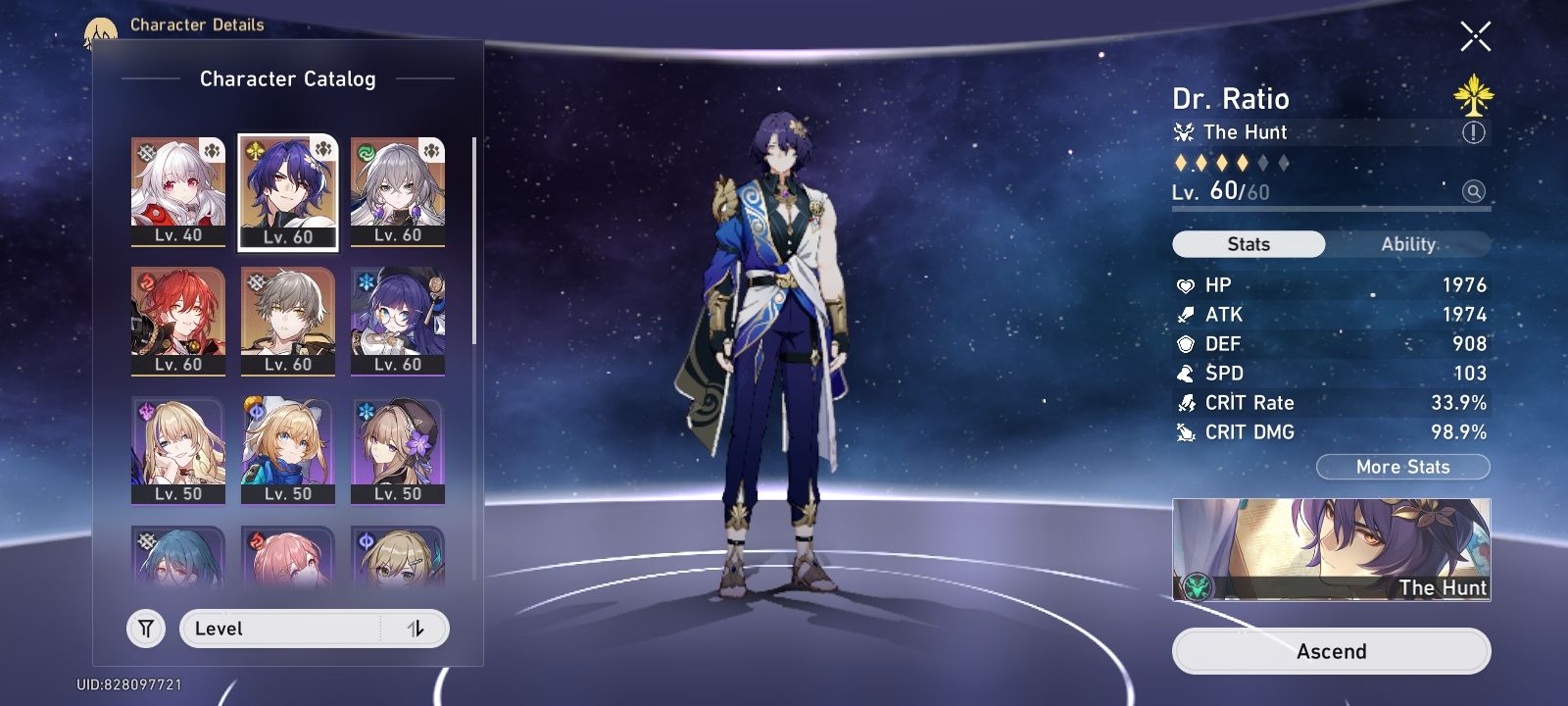
Task: Click the heart-shaped HP stat icon
Action: 1185,285
